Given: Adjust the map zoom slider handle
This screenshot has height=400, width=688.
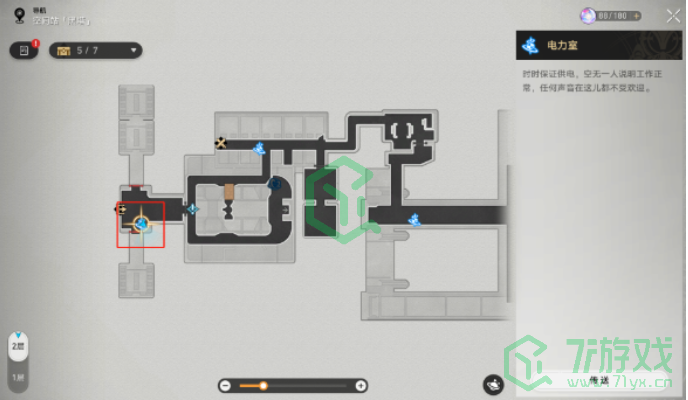Looking at the screenshot, I should (263, 385).
